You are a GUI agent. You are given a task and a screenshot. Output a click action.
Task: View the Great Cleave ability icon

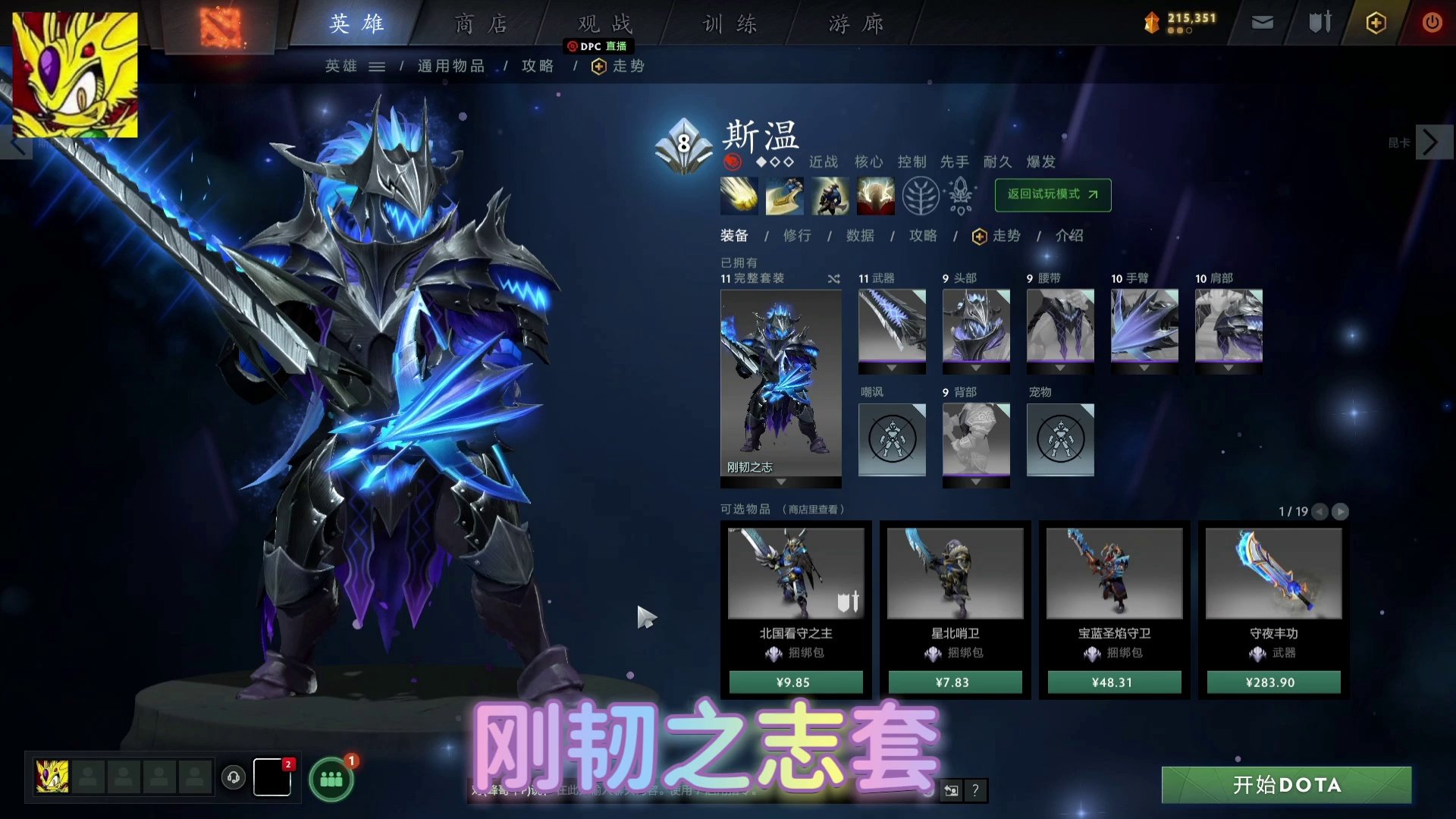pos(783,196)
